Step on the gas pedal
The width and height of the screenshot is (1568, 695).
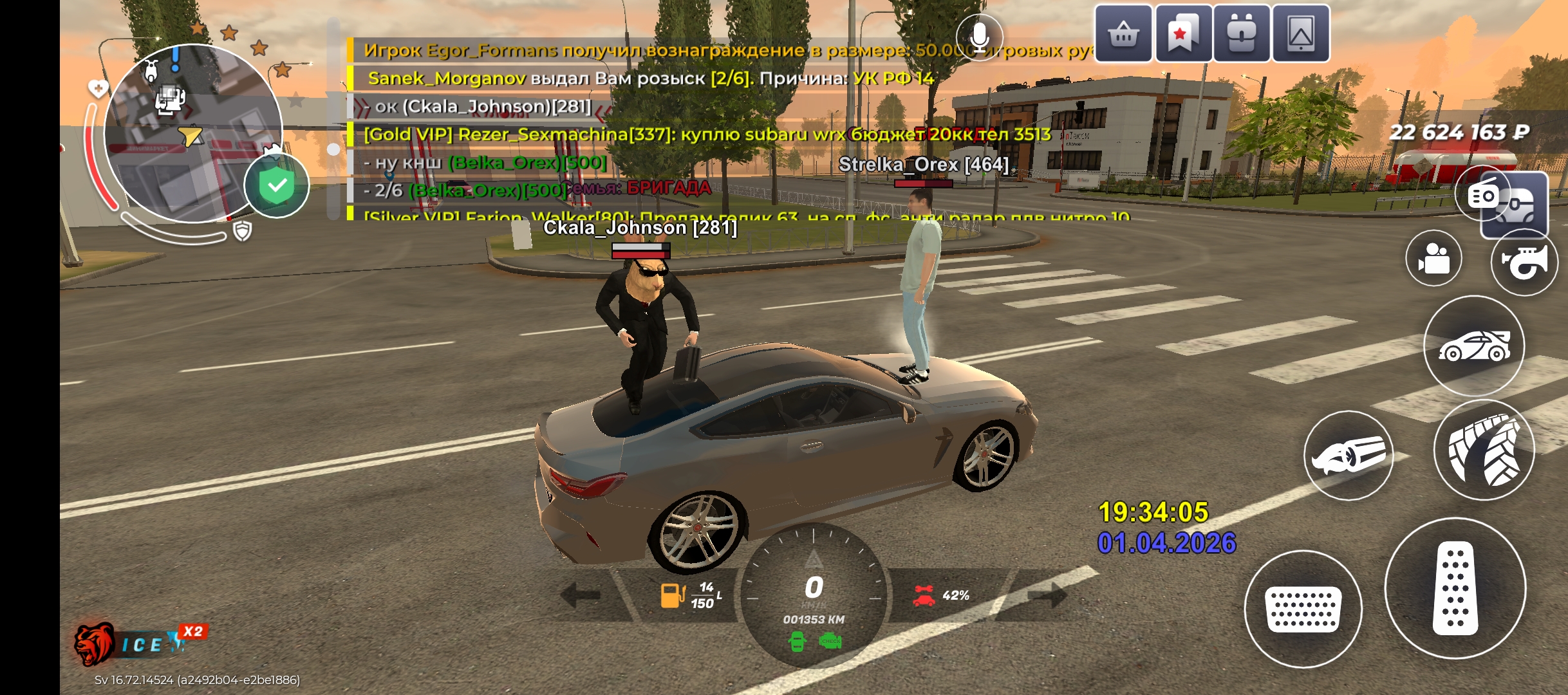[1455, 588]
